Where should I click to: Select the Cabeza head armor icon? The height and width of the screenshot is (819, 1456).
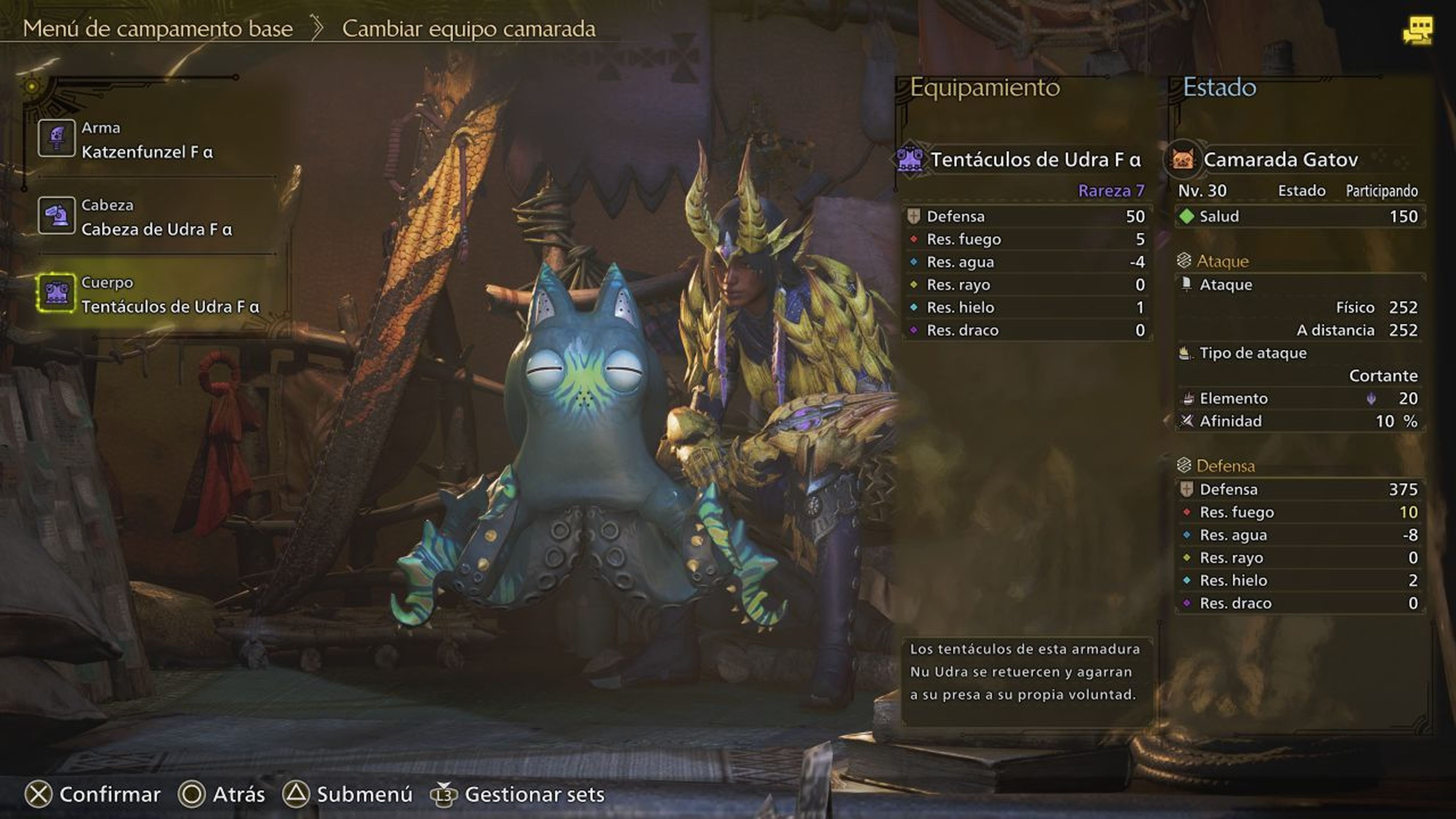(x=57, y=214)
